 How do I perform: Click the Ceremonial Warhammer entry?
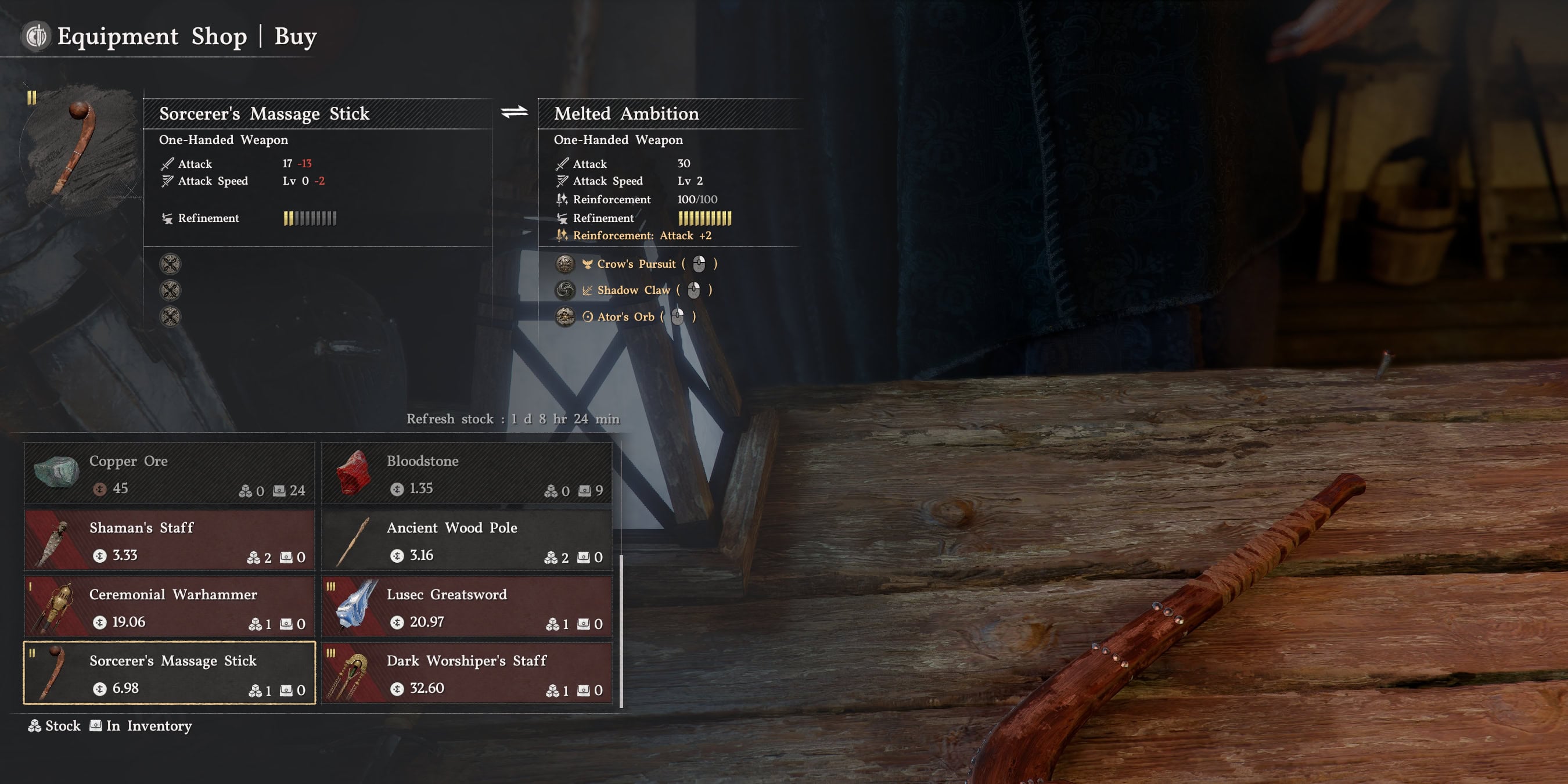[x=169, y=607]
